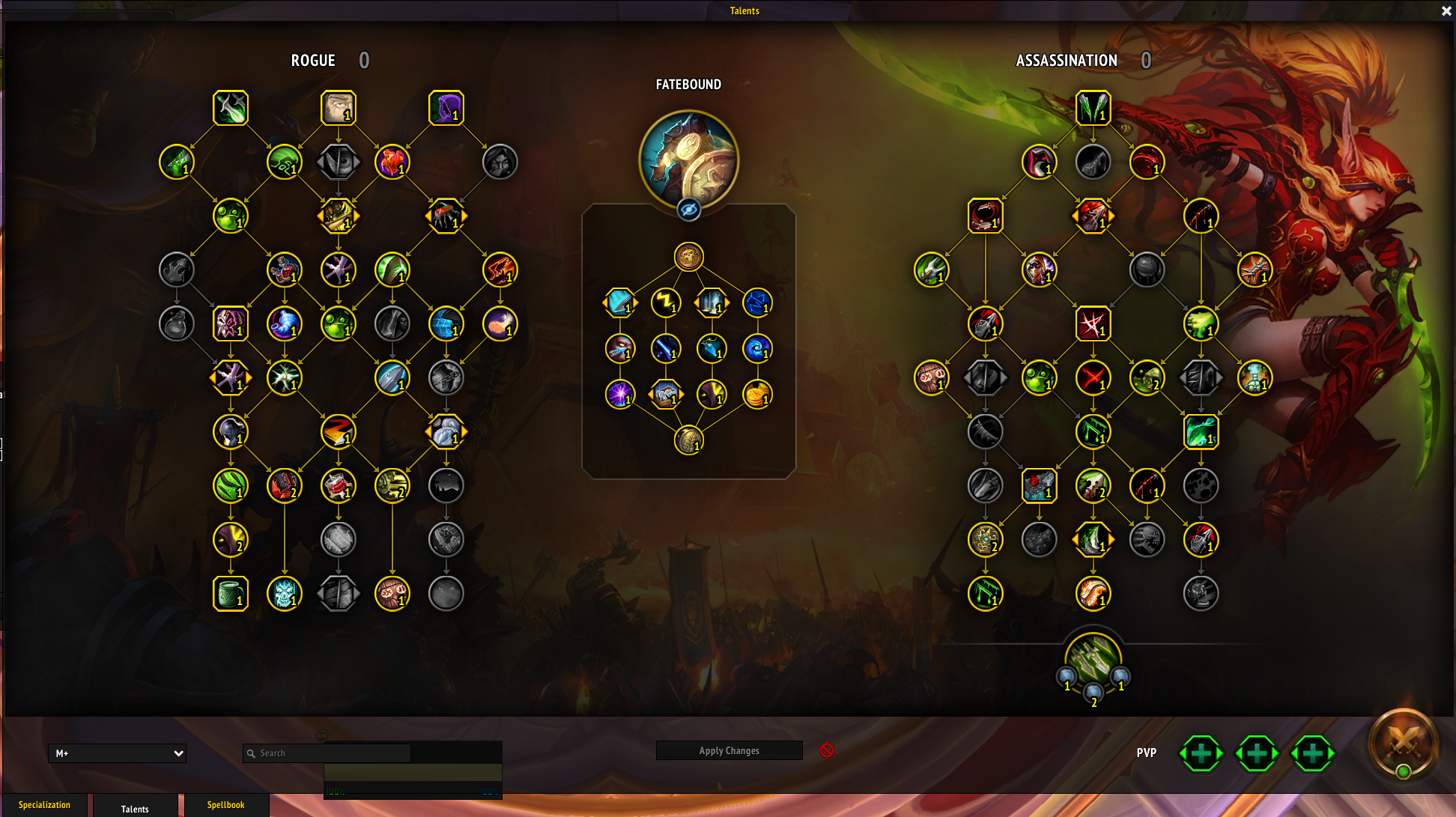This screenshot has width=1456, height=817.
Task: Switch to the Specialization tab
Action: click(x=44, y=805)
